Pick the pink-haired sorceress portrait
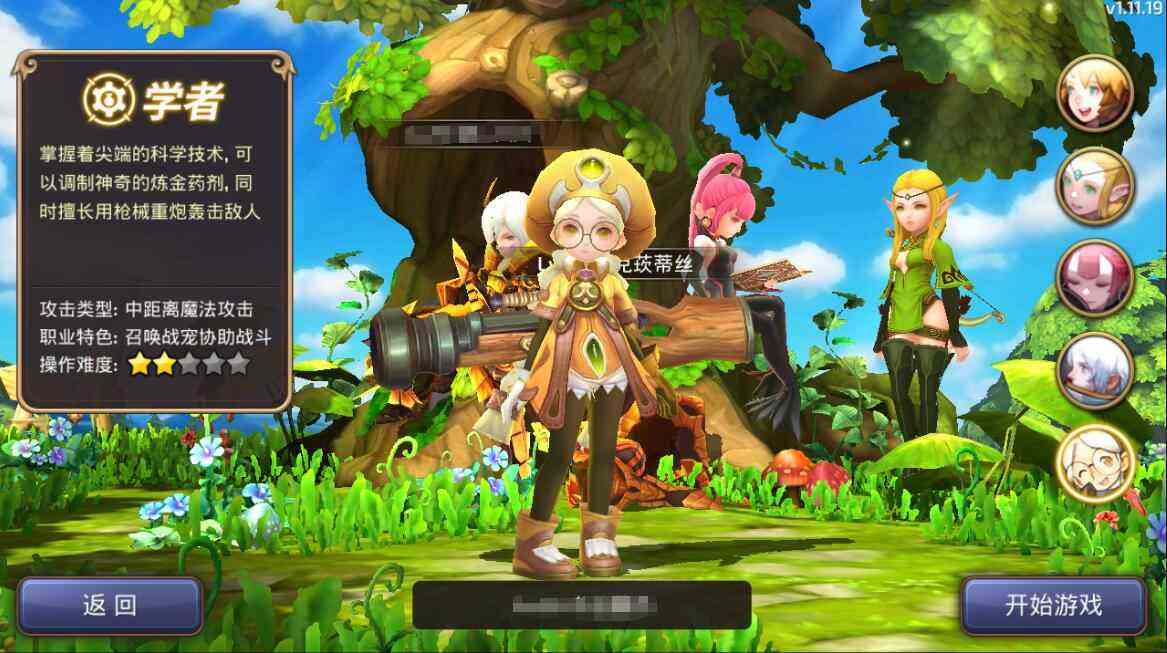Viewport: 1167px width, 653px height. pos(1094,278)
